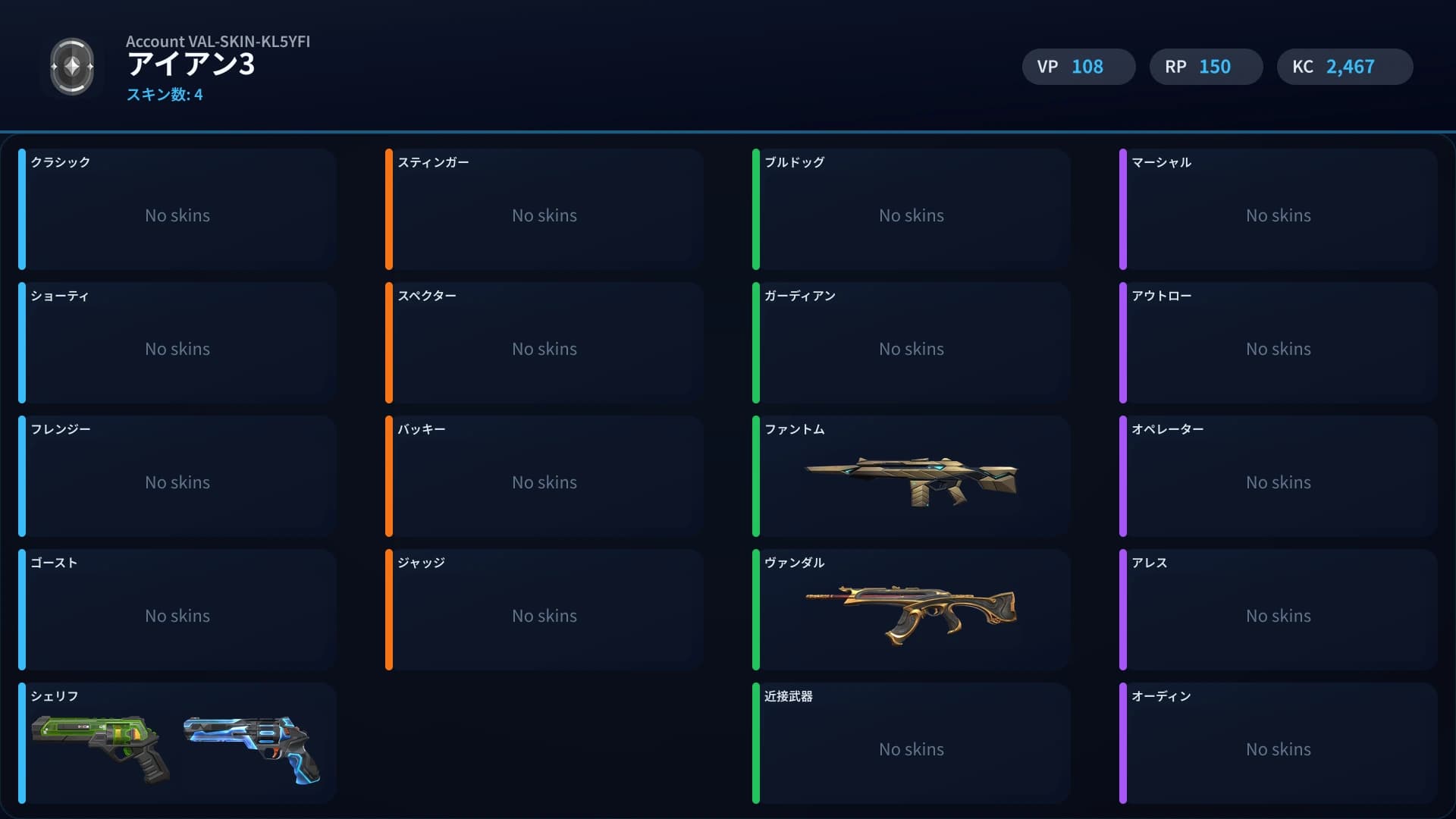Screen dimensions: 1456x819
Task: Open the オペレーター weapon card
Action: [1279, 476]
